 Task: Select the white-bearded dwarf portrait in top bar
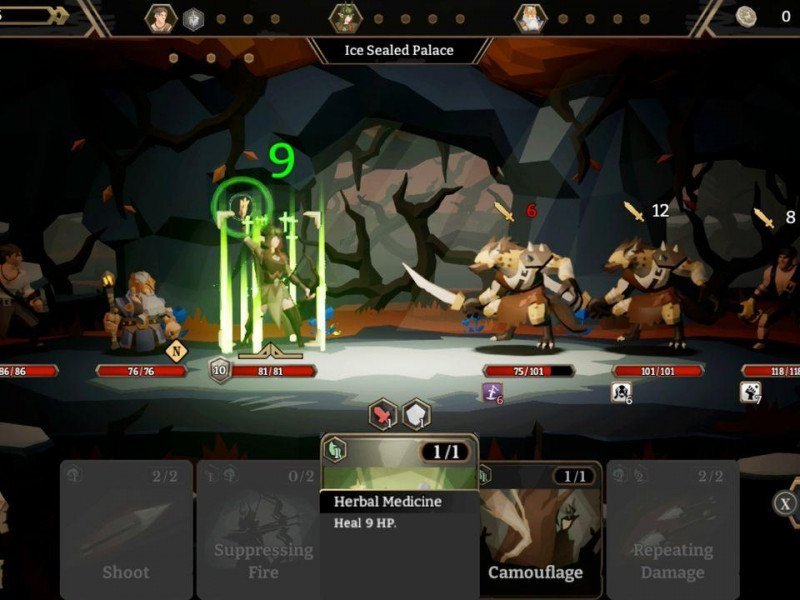[x=529, y=18]
